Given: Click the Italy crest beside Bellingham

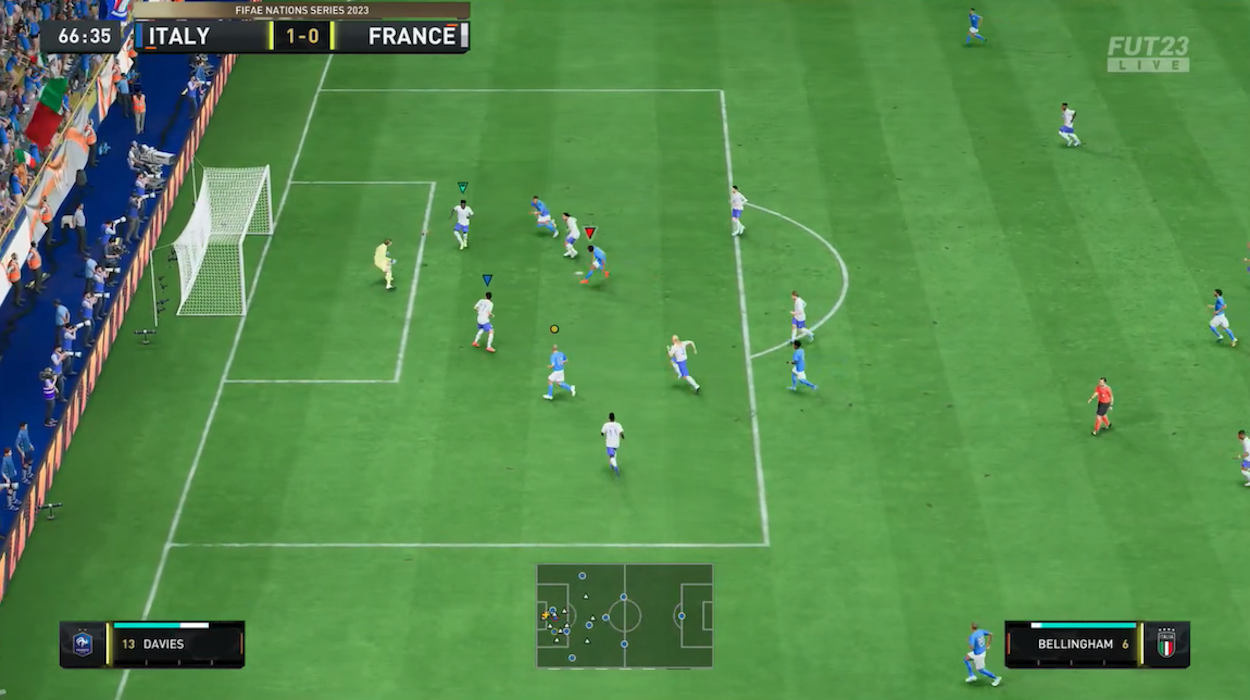Looking at the screenshot, I should click(1166, 644).
